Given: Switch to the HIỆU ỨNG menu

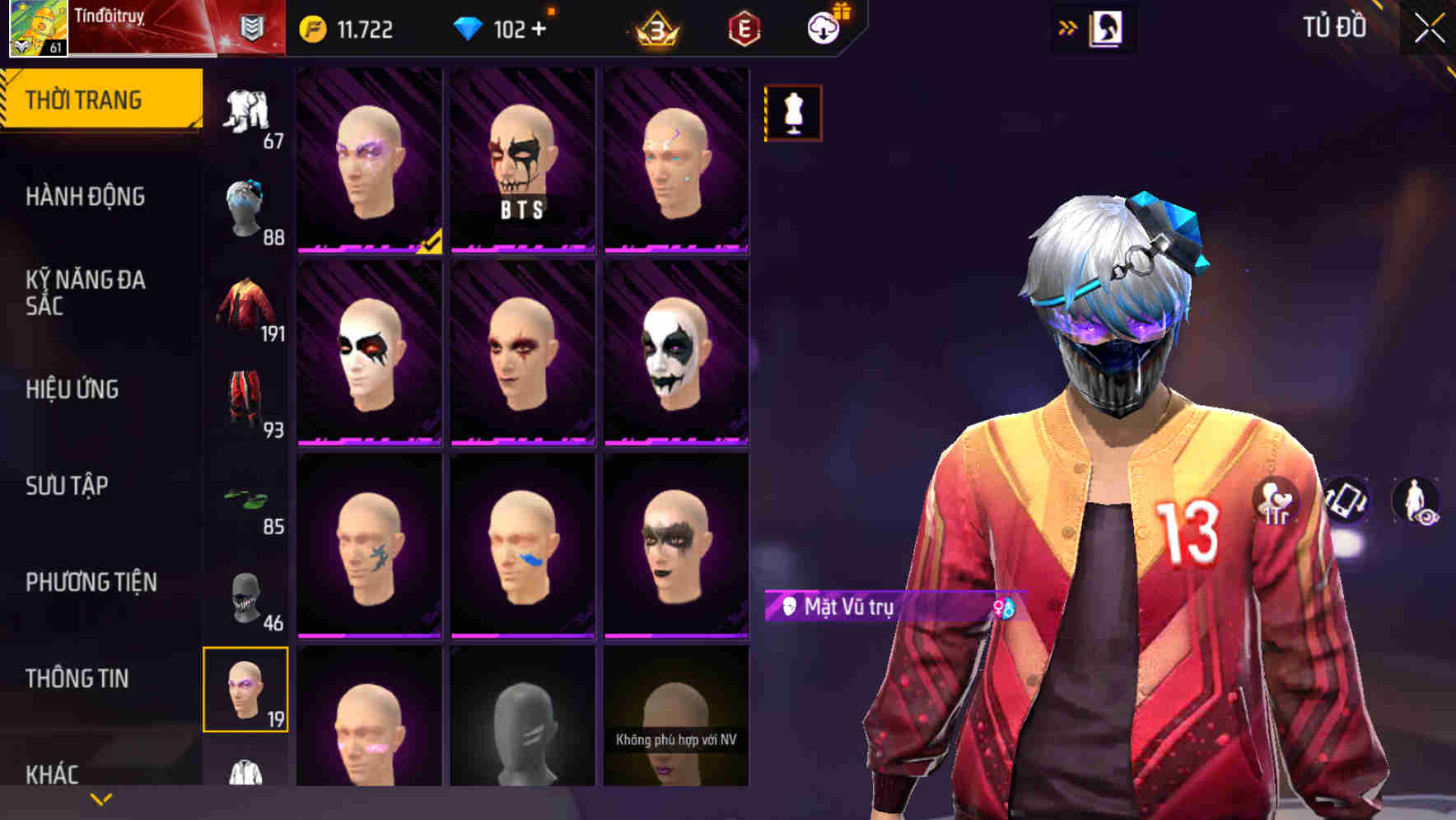Looking at the screenshot, I should click(x=74, y=389).
